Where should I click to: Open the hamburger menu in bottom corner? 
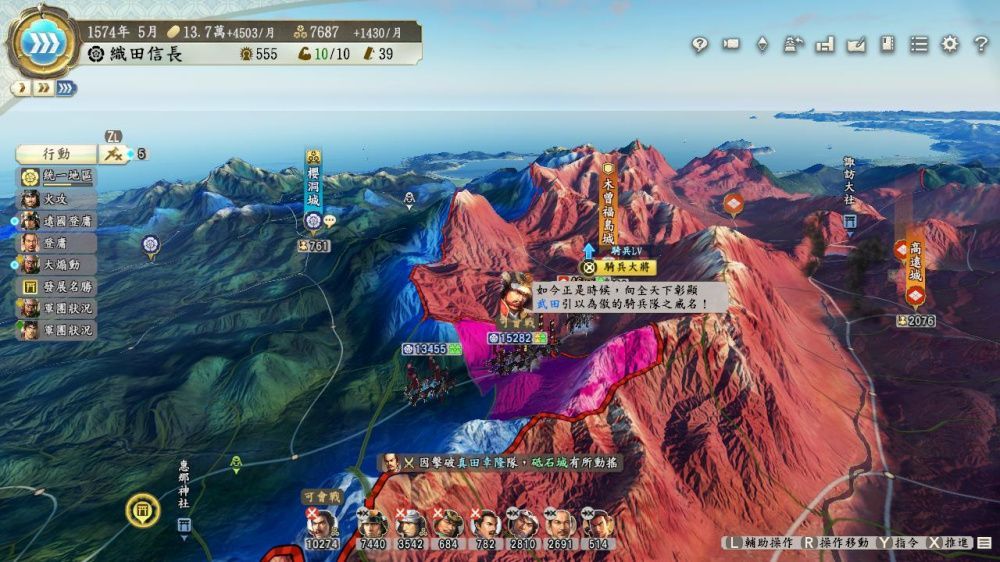coord(984,543)
